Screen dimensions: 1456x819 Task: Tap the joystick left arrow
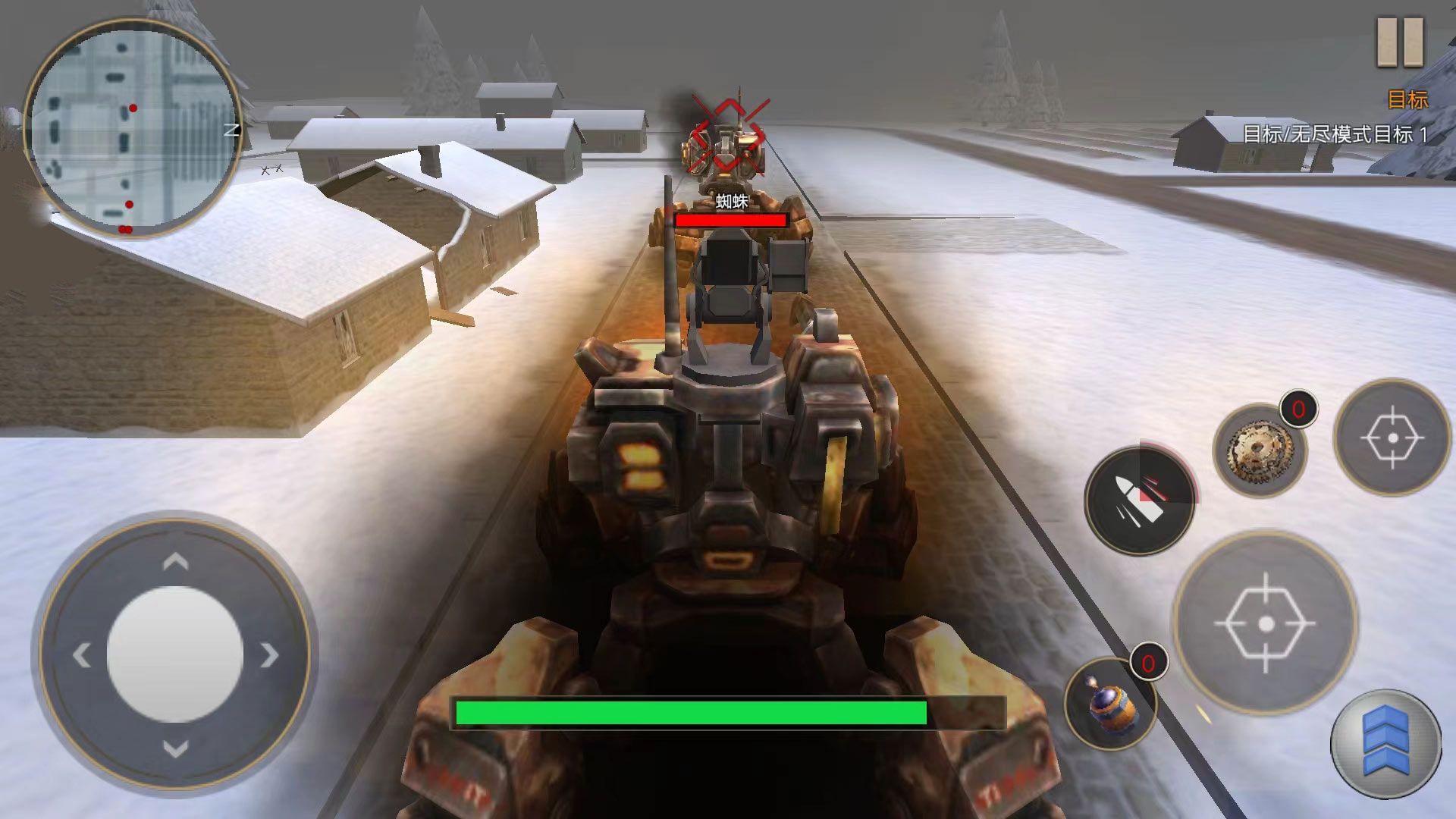coord(82,654)
